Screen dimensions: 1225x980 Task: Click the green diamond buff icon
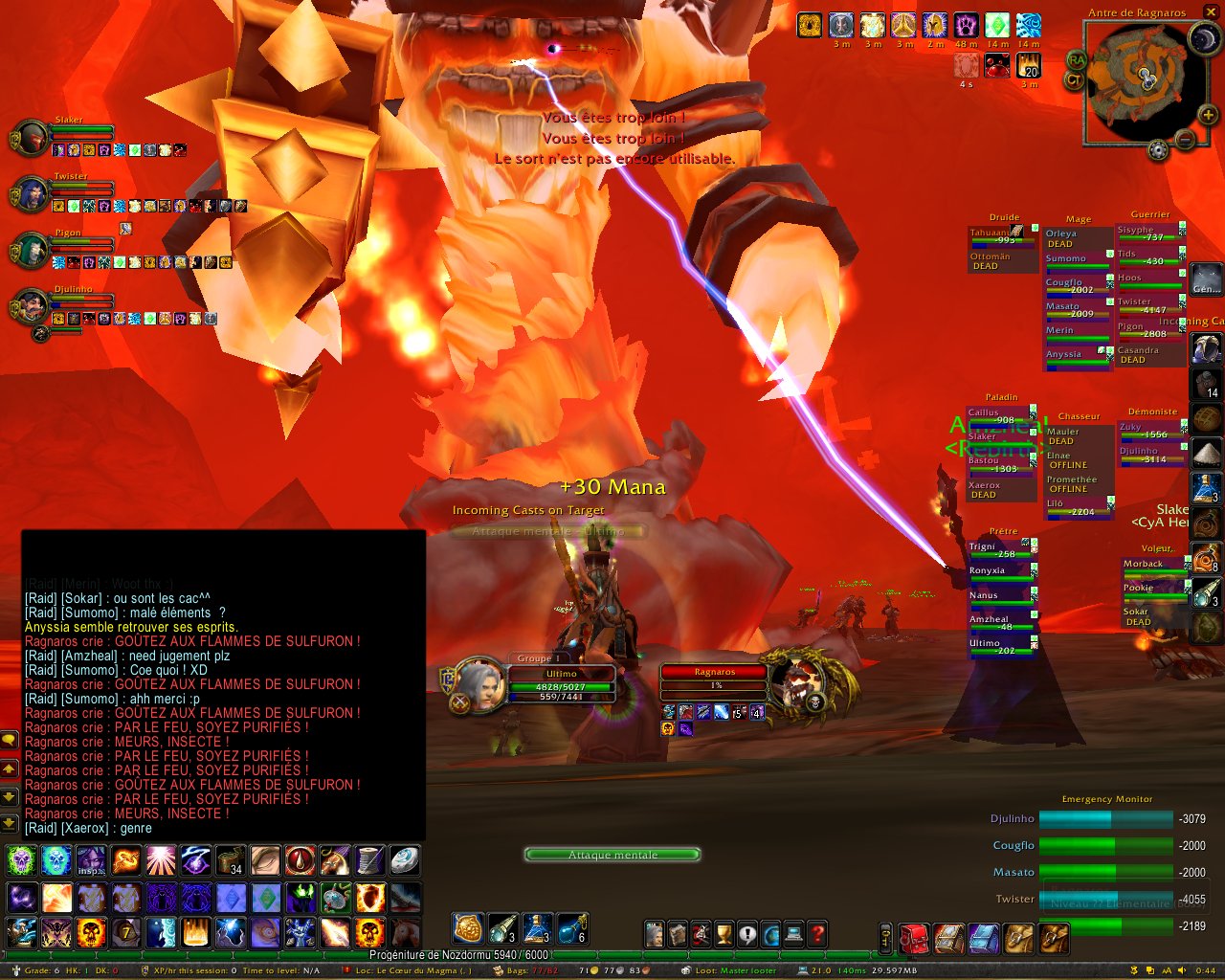[x=997, y=25]
